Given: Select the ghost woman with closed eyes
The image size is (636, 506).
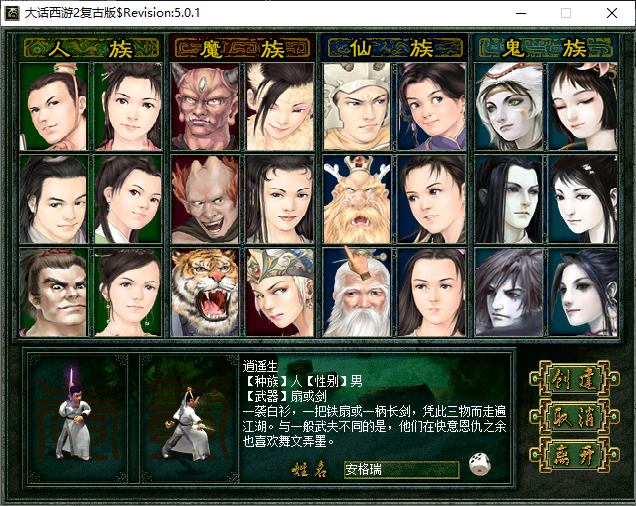Looking at the screenshot, I should [585, 106].
